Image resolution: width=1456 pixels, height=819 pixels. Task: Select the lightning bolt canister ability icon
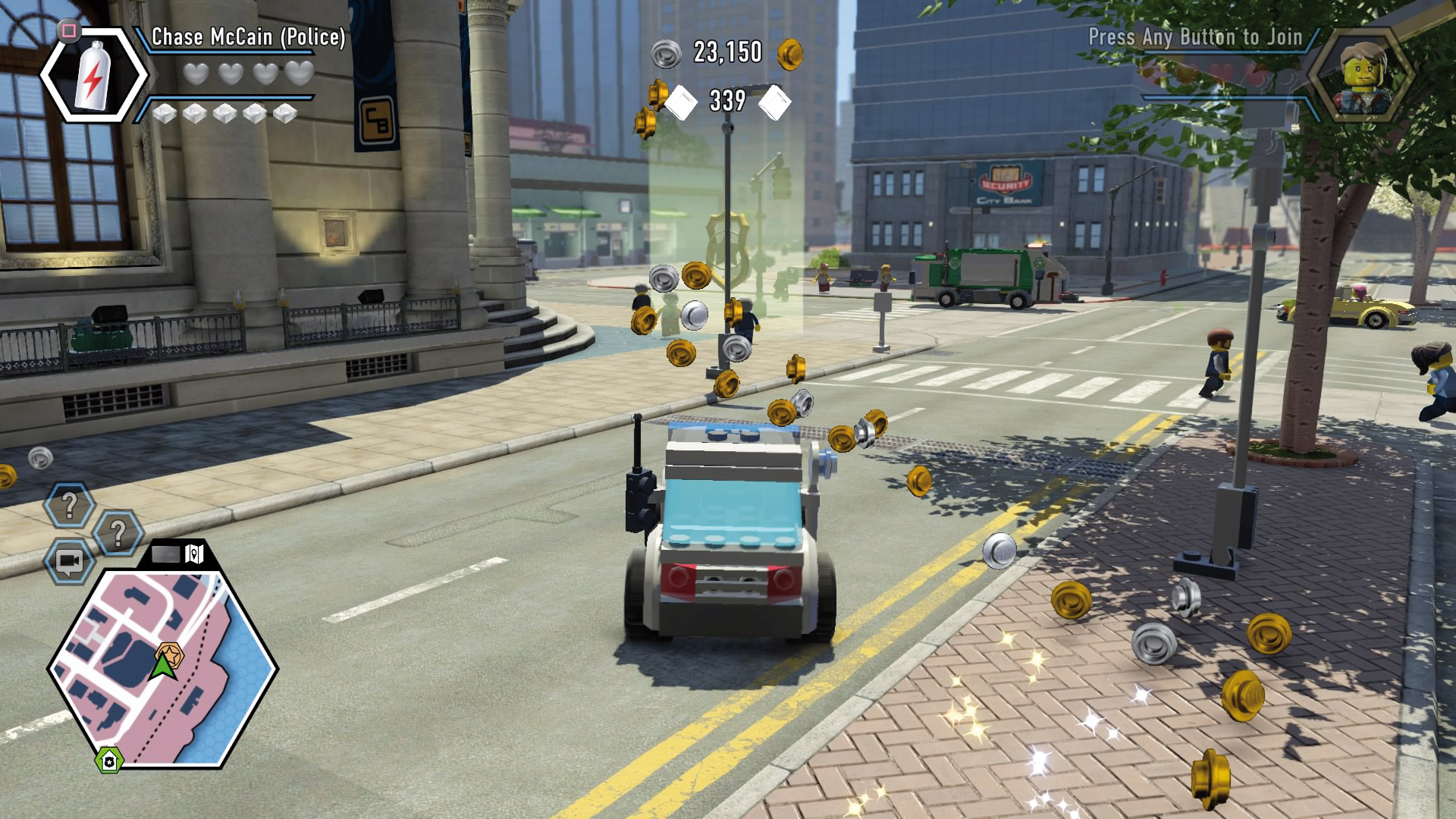(94, 75)
